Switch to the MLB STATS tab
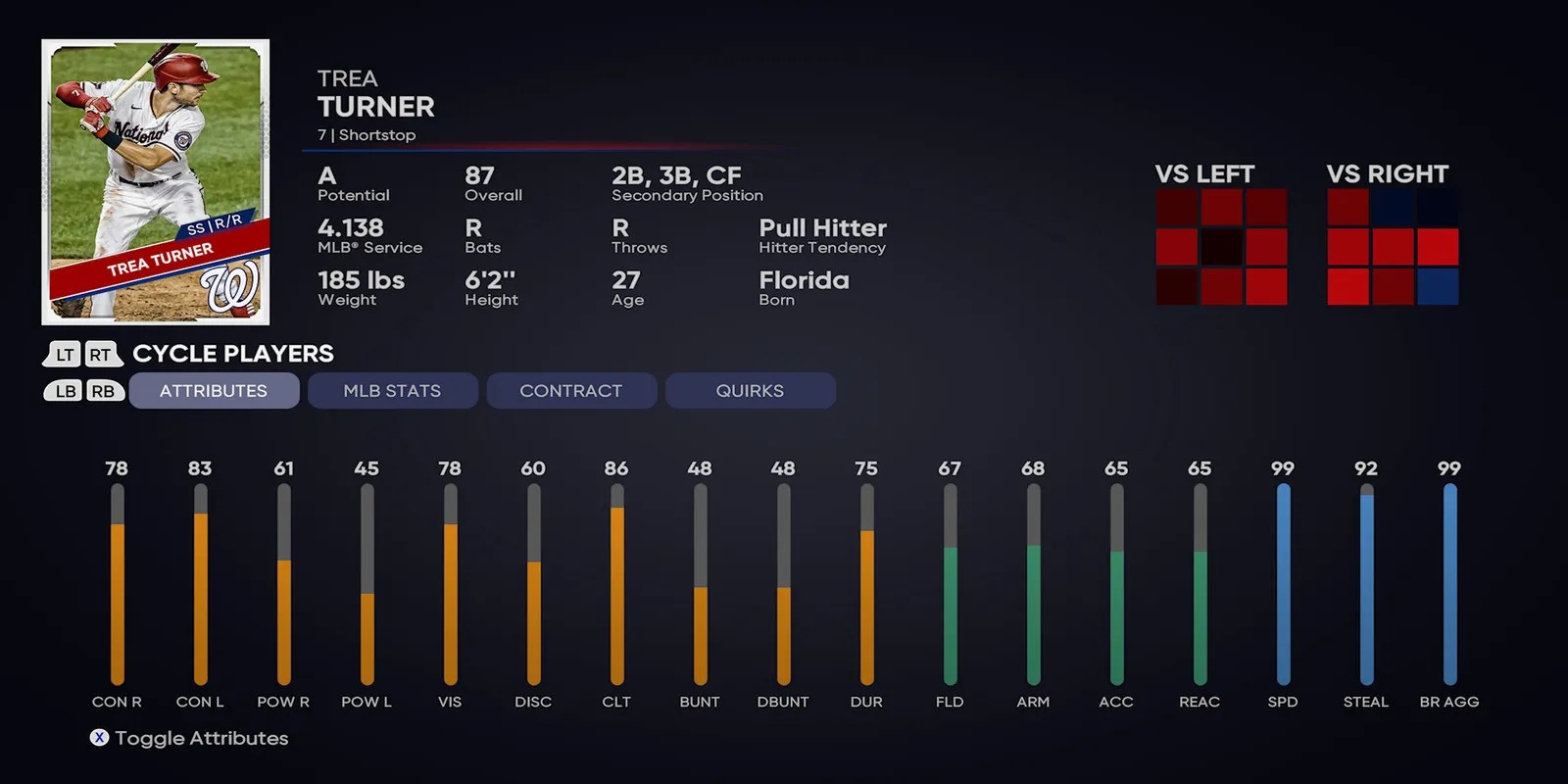Screen dimensions: 1568x784 click(x=392, y=390)
